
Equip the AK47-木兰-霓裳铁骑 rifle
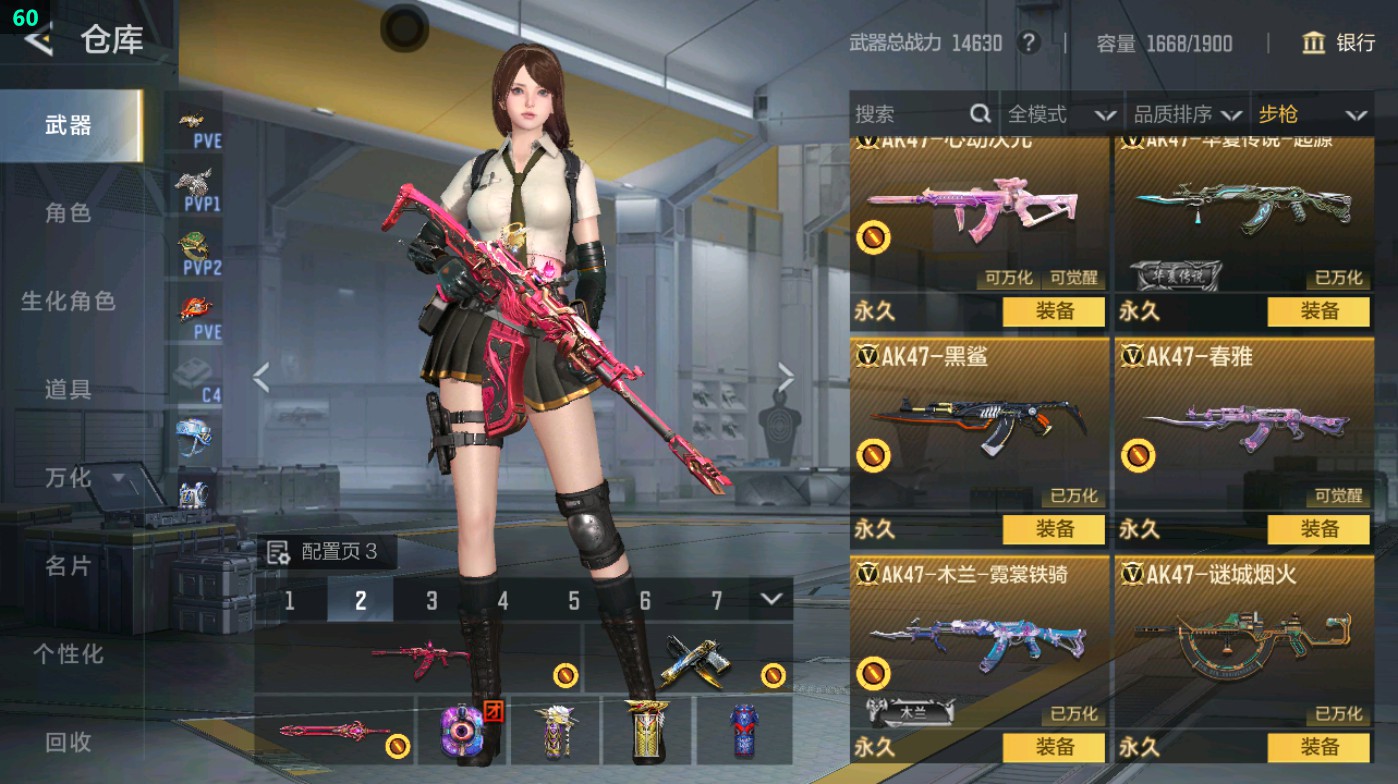click(1054, 746)
